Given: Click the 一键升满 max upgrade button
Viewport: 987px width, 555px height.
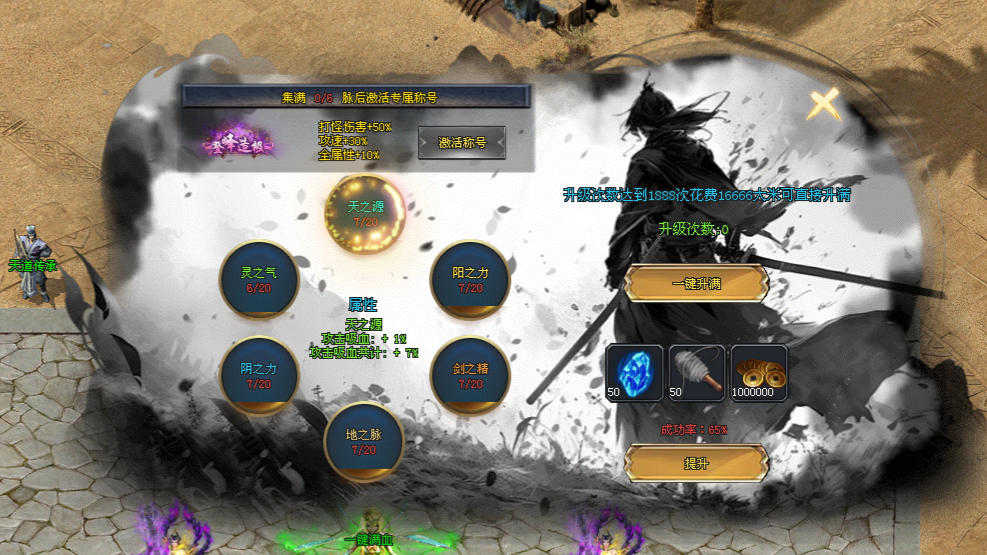Looking at the screenshot, I should coord(696,284).
